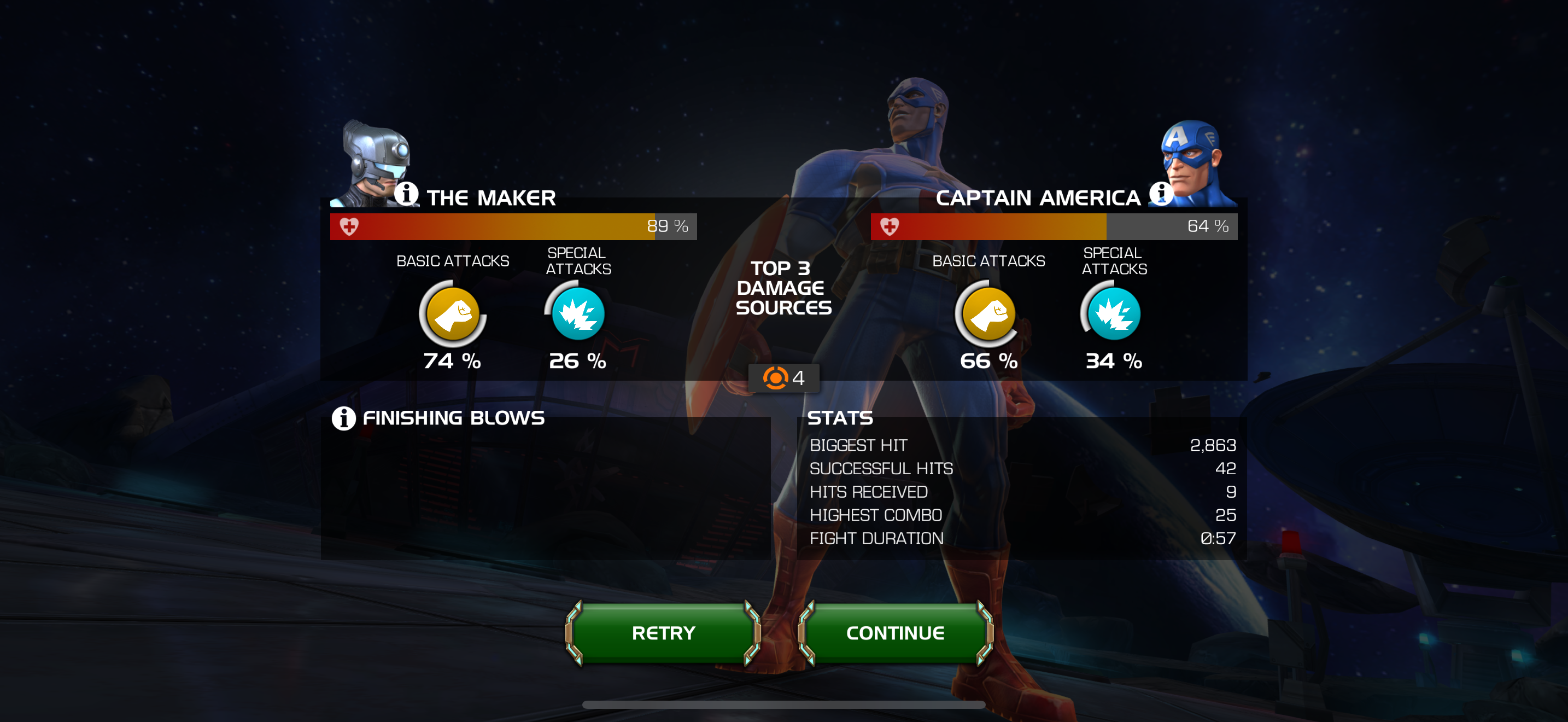The width and height of the screenshot is (1568, 722).
Task: Tap The Maker's Basic Attacks fist icon
Action: (x=452, y=314)
